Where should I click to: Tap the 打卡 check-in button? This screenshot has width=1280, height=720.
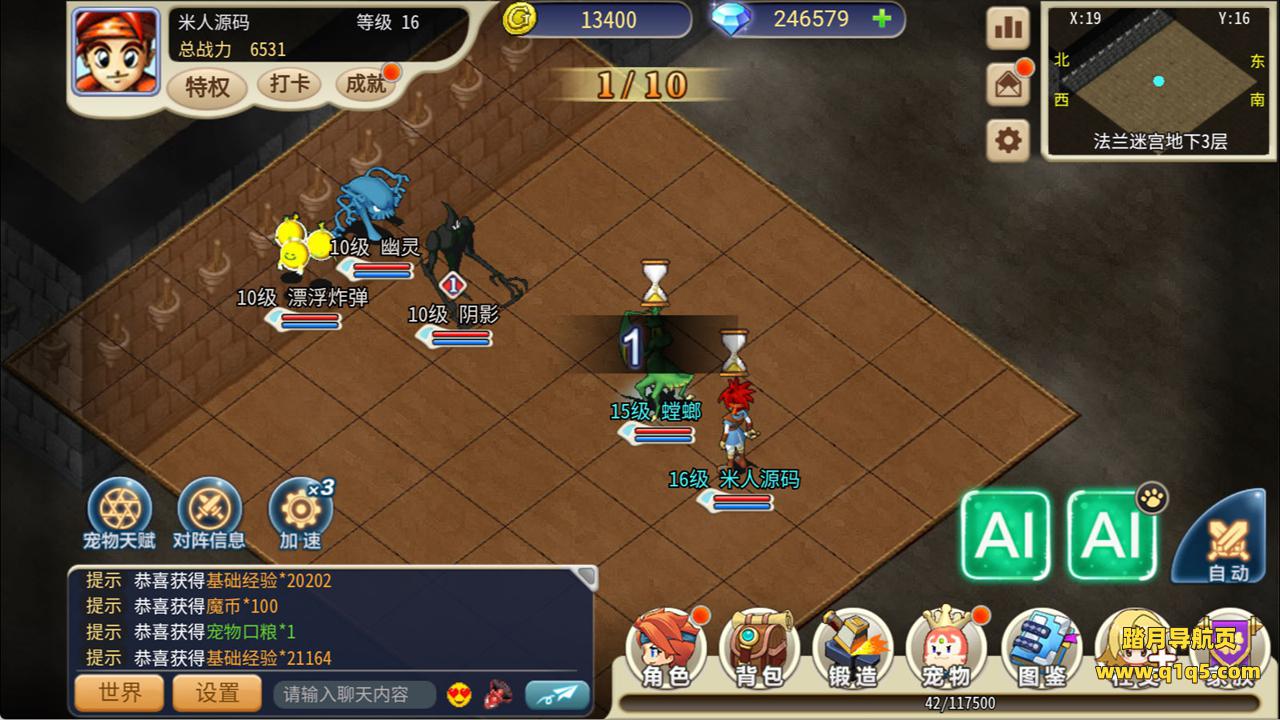[289, 84]
